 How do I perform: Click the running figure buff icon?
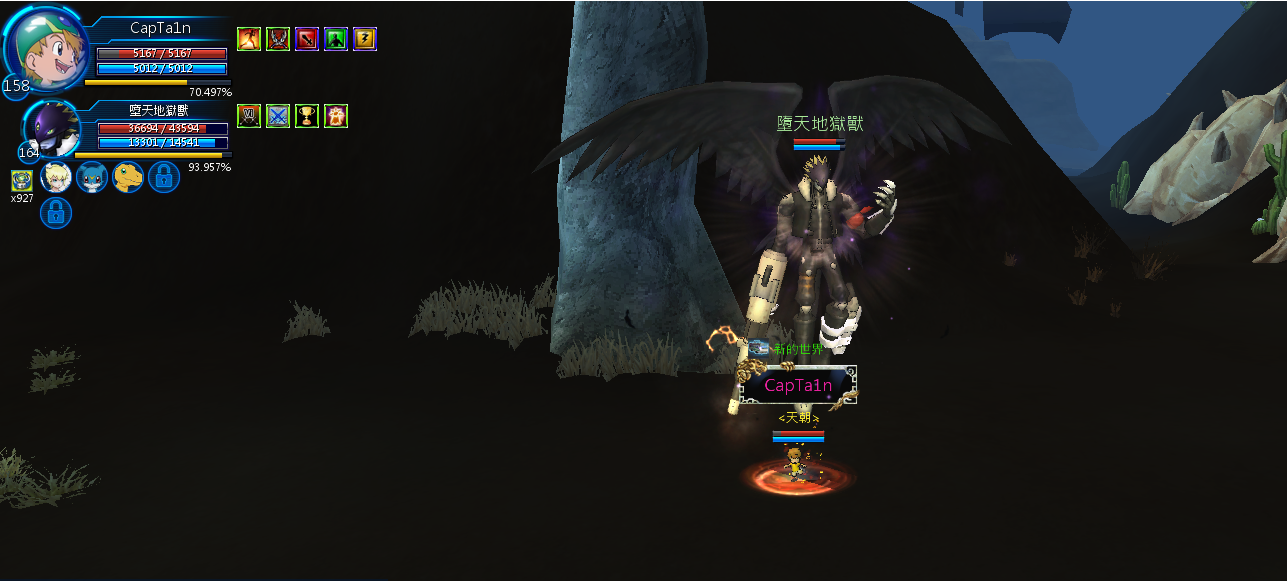pyautogui.click(x=248, y=39)
